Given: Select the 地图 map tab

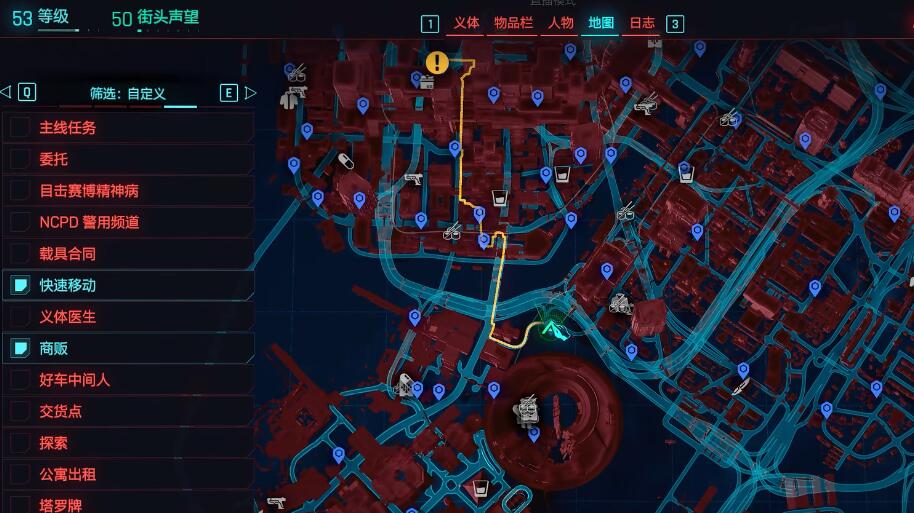Looking at the screenshot, I should coord(601,23).
